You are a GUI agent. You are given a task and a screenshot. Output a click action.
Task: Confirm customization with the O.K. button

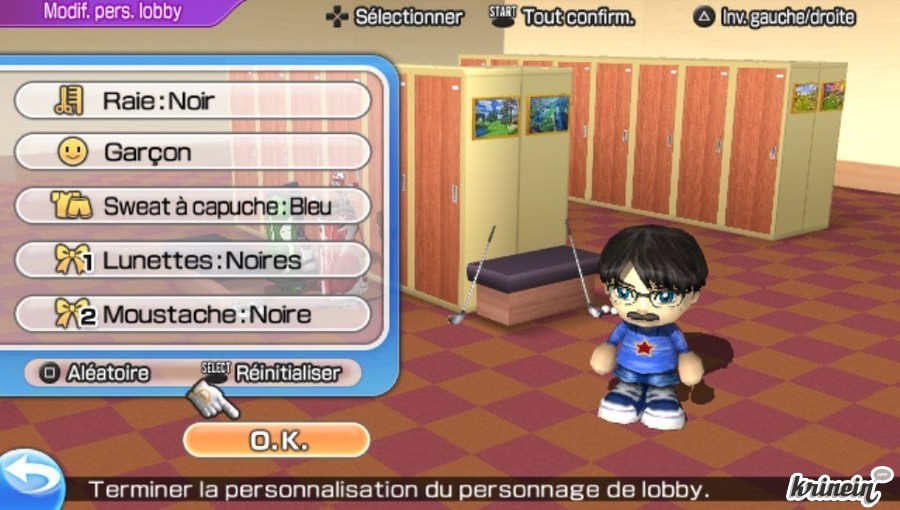pyautogui.click(x=276, y=440)
